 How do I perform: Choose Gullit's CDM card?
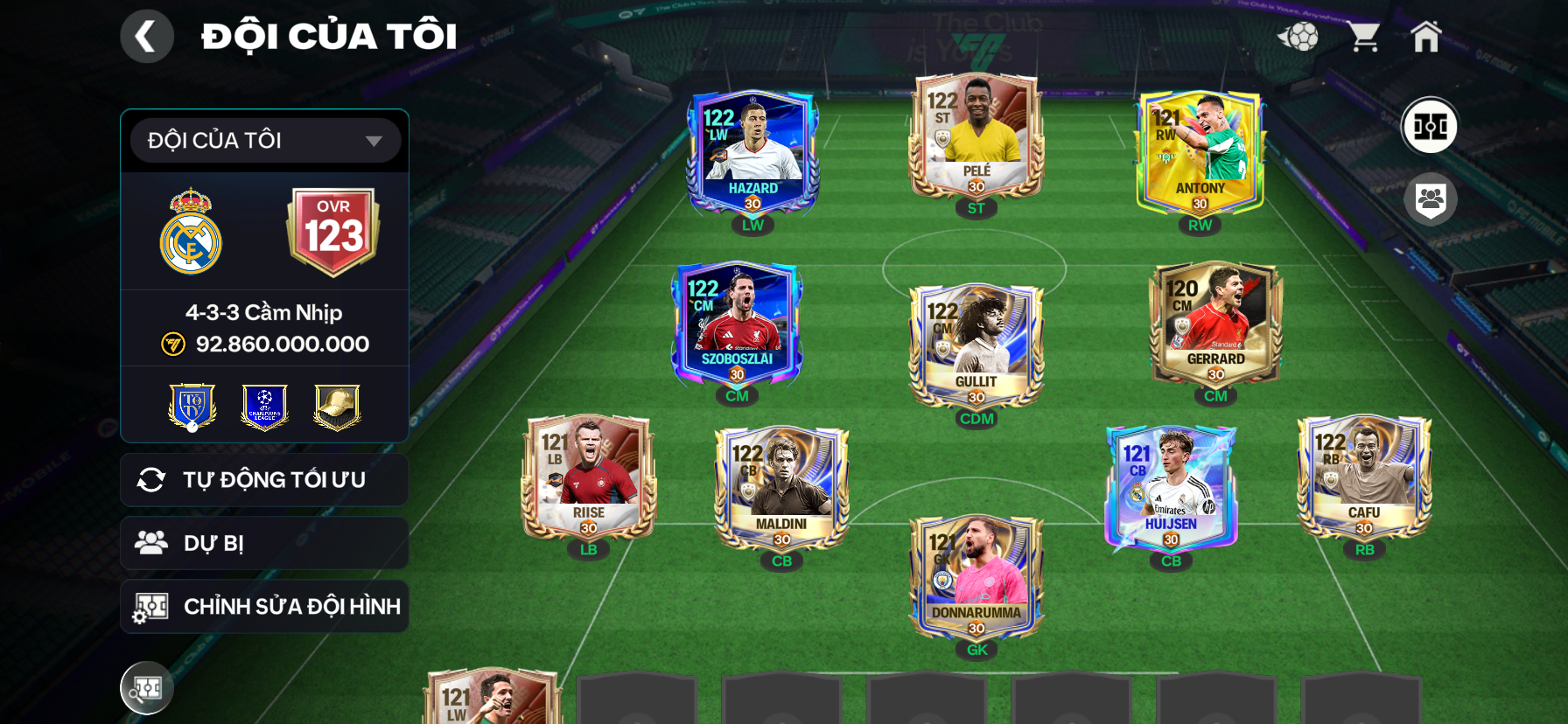(976, 347)
